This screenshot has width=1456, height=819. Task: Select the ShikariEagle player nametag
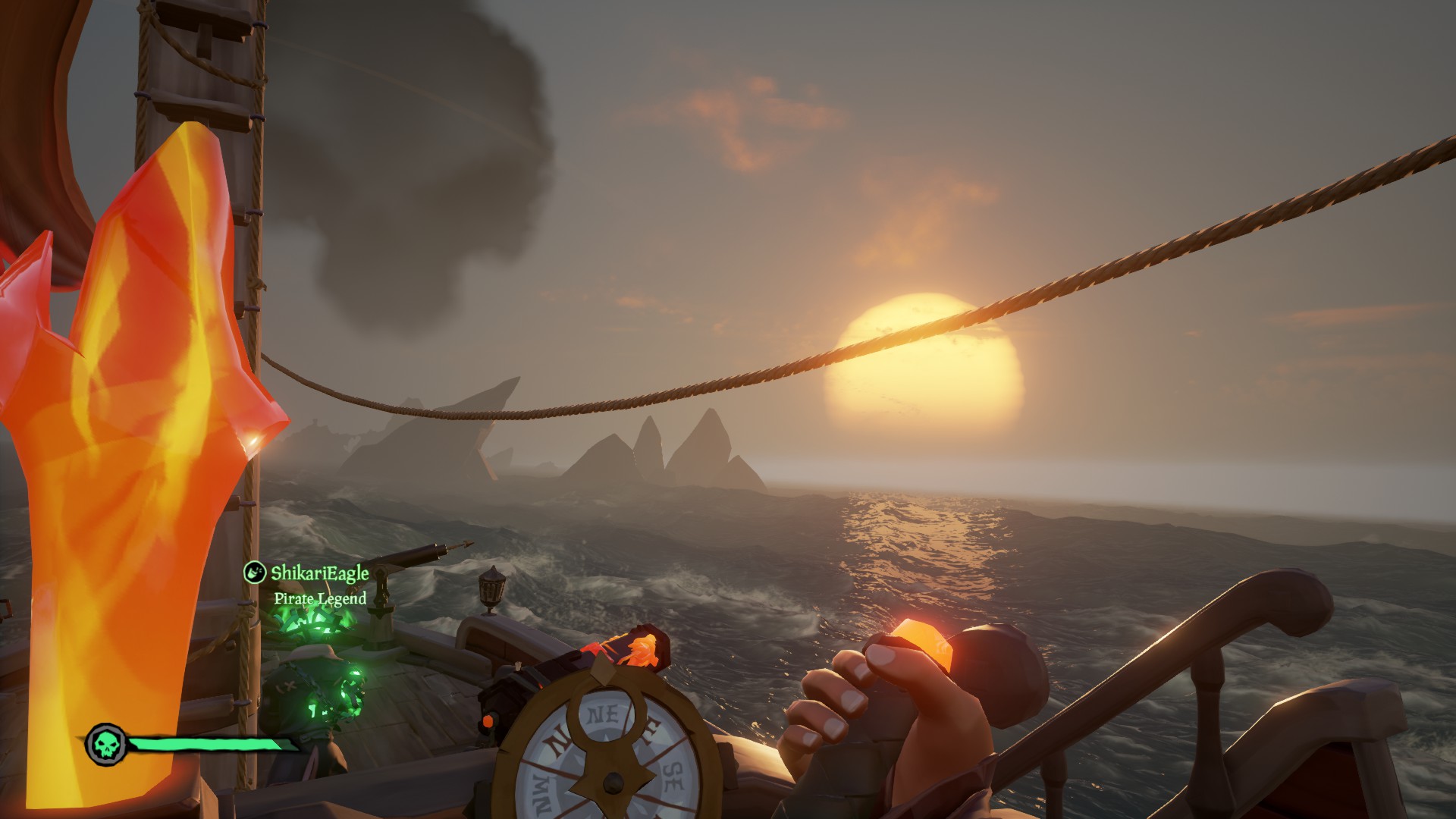click(319, 573)
